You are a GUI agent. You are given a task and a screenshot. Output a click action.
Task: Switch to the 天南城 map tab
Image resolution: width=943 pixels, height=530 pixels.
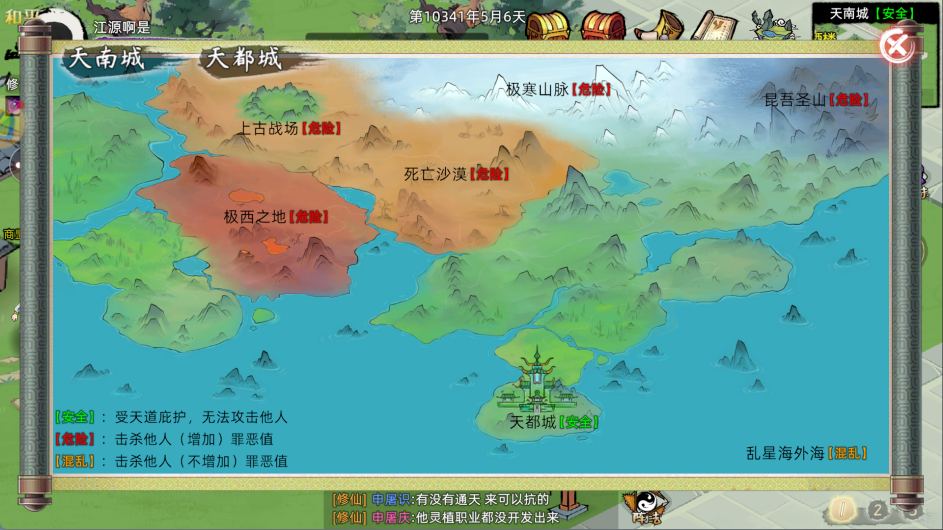(107, 59)
